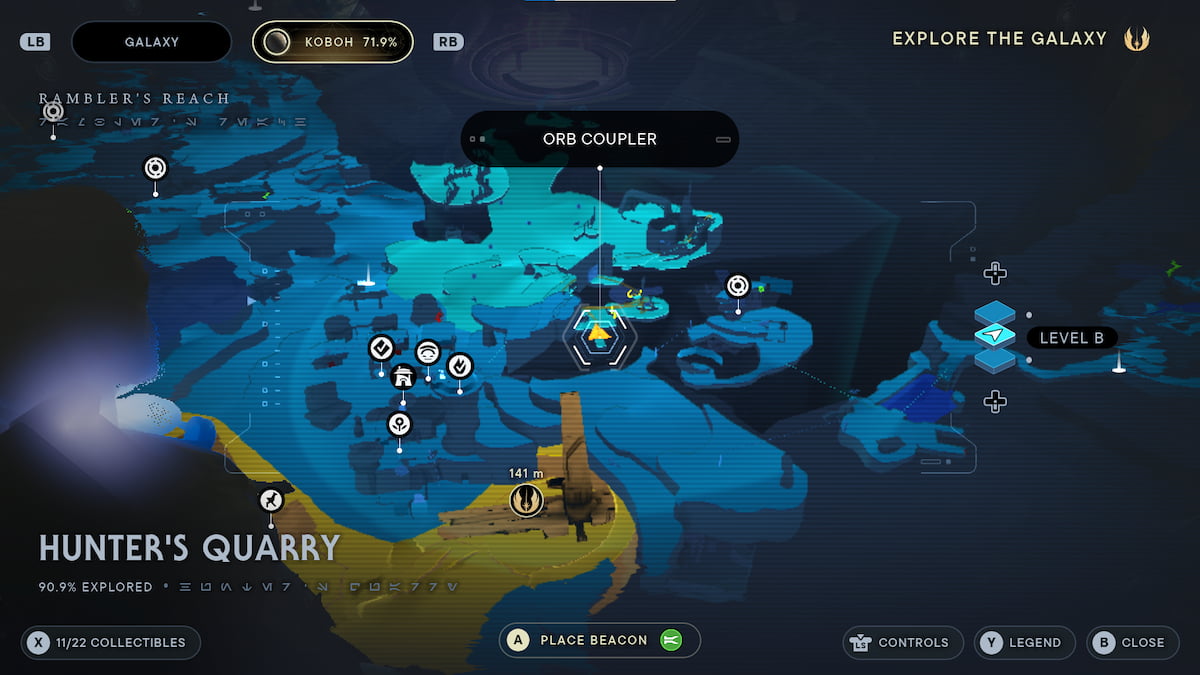Show the Controls help
Screen dimensions: 1200x675
(904, 642)
